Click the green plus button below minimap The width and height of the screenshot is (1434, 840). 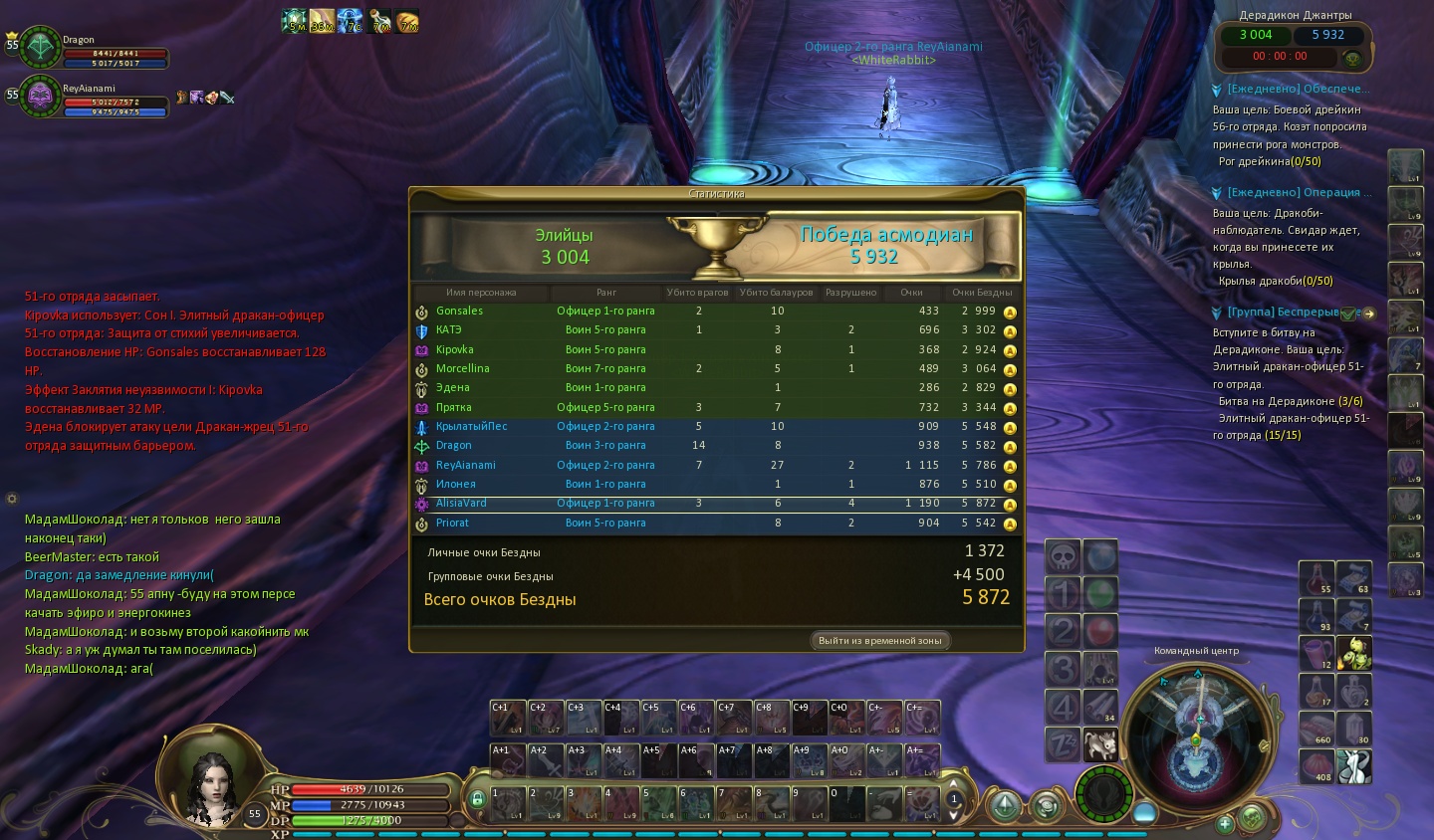point(1225,823)
